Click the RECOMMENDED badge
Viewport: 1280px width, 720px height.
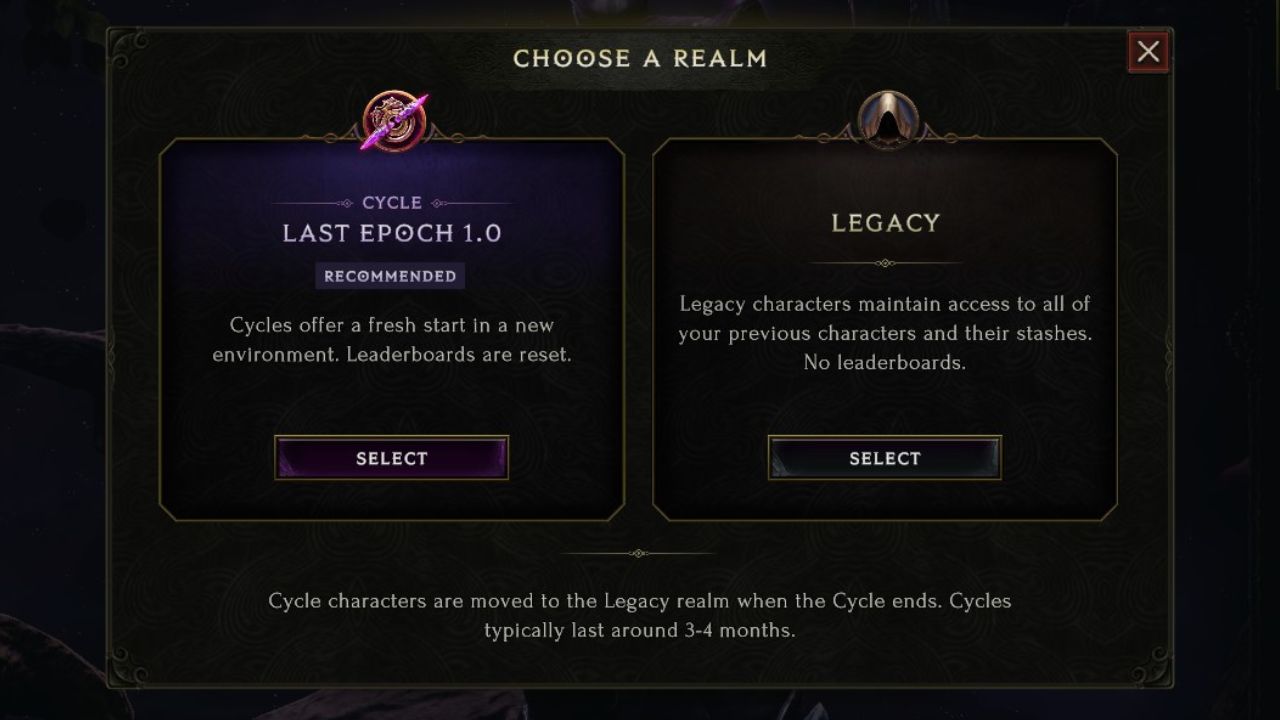pyautogui.click(x=390, y=275)
